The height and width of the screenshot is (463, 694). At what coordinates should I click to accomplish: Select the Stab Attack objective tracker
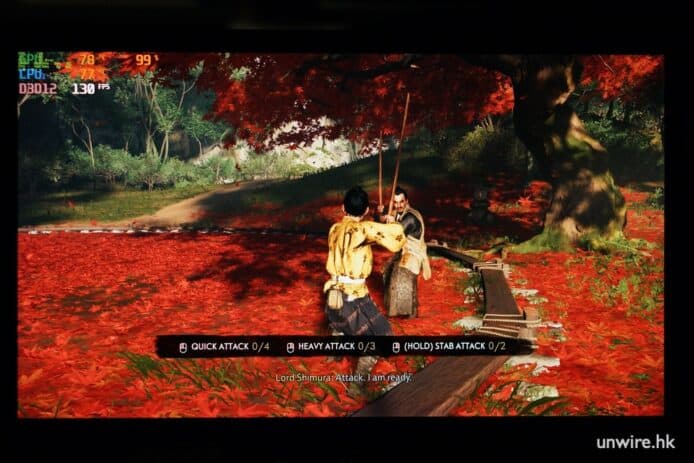448,346
